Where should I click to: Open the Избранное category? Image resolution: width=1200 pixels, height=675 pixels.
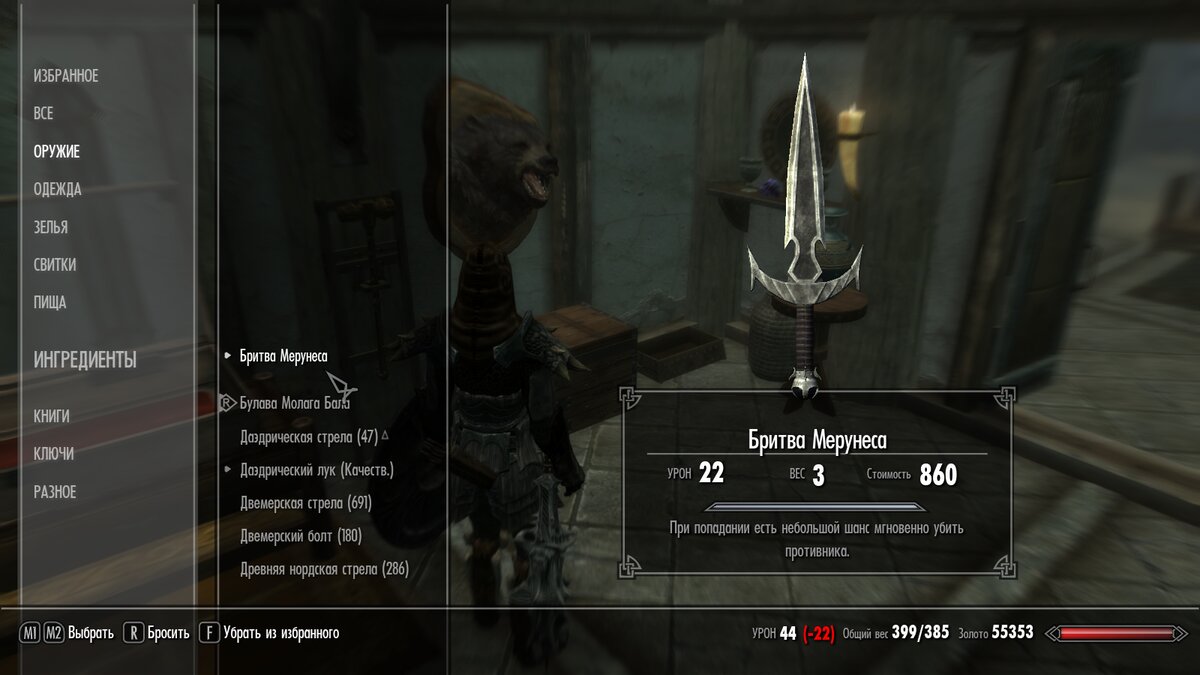tap(66, 76)
